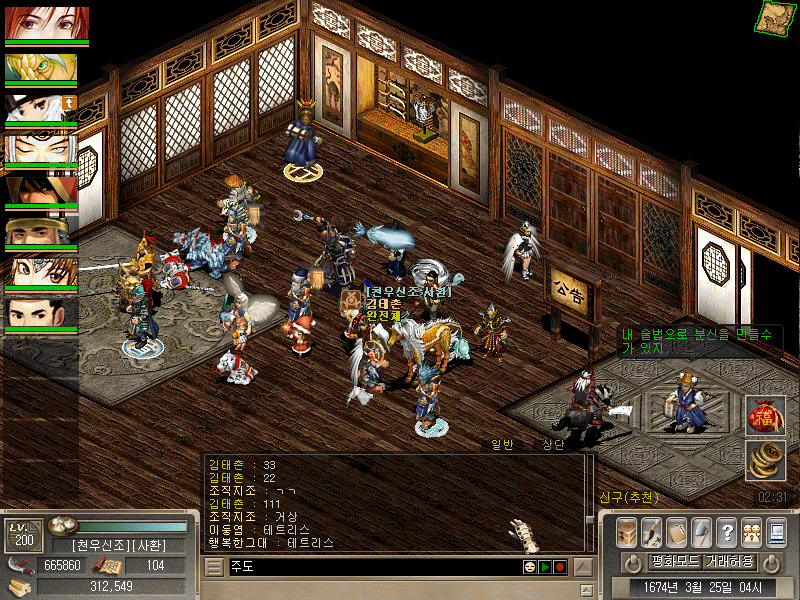Open the question mark help button
Screen dimensions: 800x600
(727, 532)
